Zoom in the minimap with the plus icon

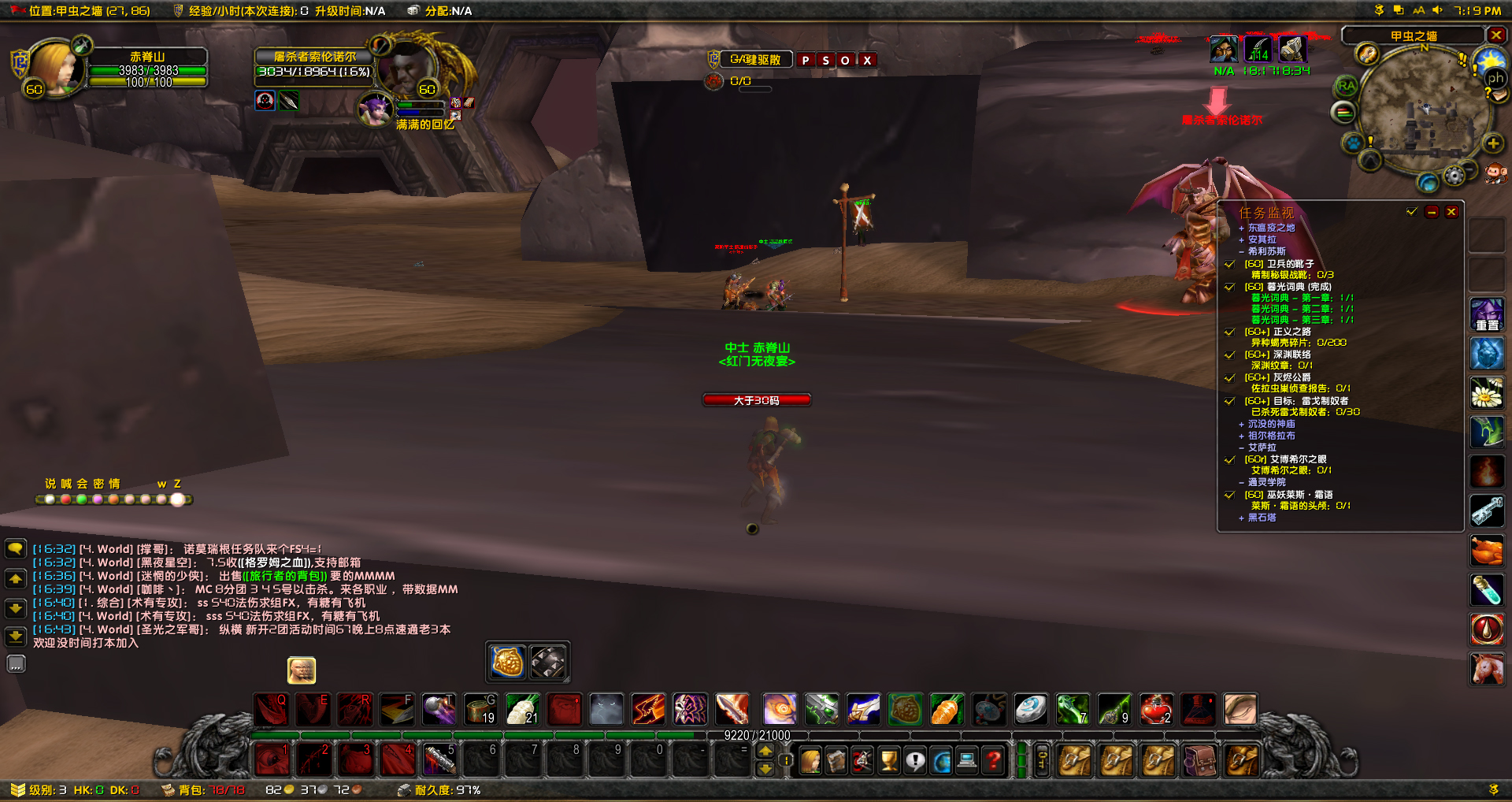pyautogui.click(x=1492, y=143)
